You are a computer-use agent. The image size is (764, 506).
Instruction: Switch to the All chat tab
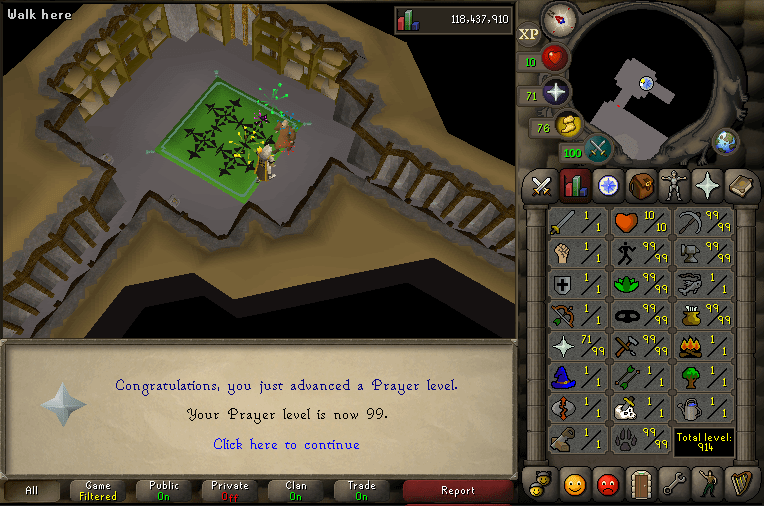pos(32,491)
